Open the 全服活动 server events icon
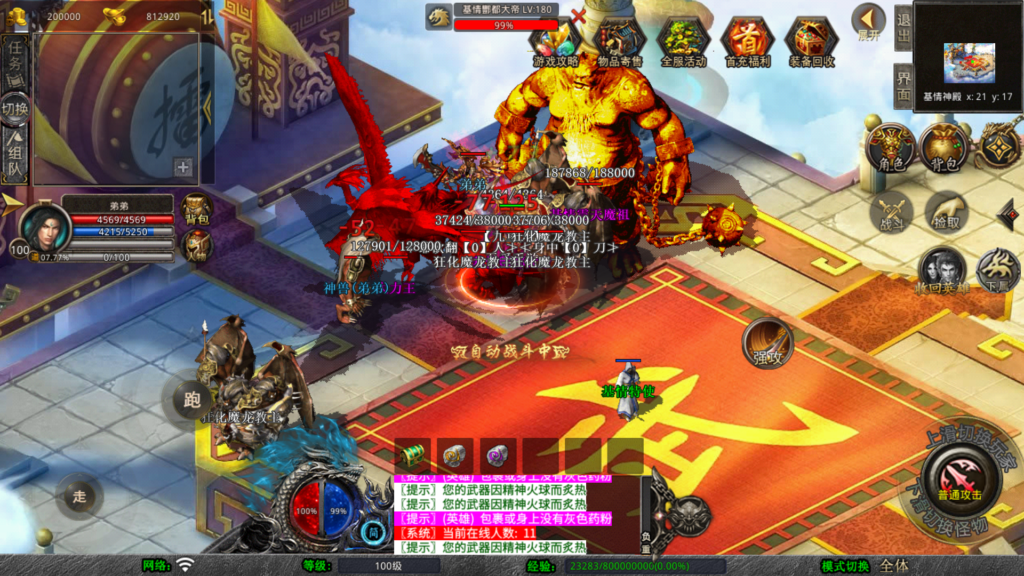 (x=683, y=40)
